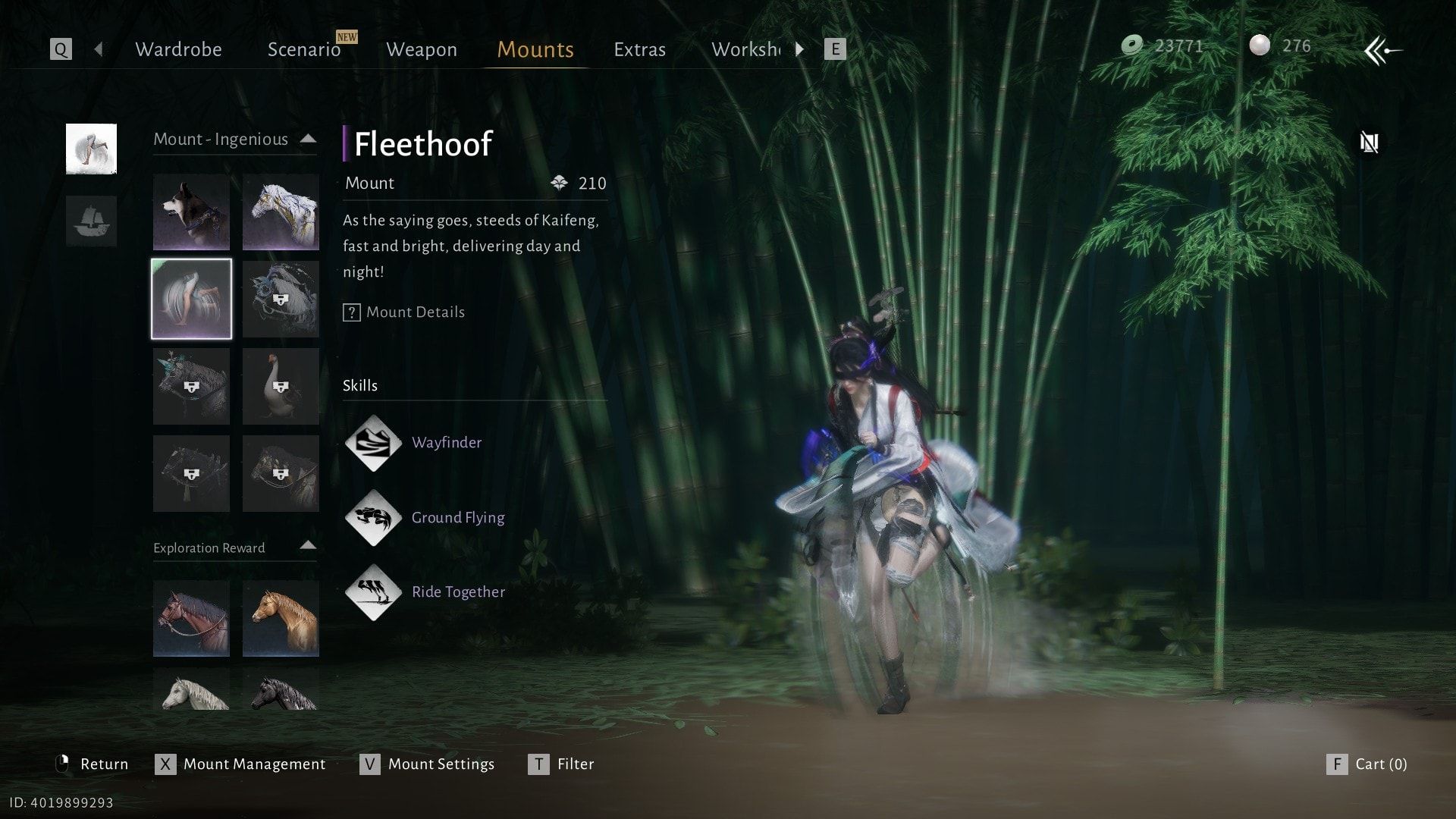
Task: Open Mount Settings
Action: tap(427, 764)
